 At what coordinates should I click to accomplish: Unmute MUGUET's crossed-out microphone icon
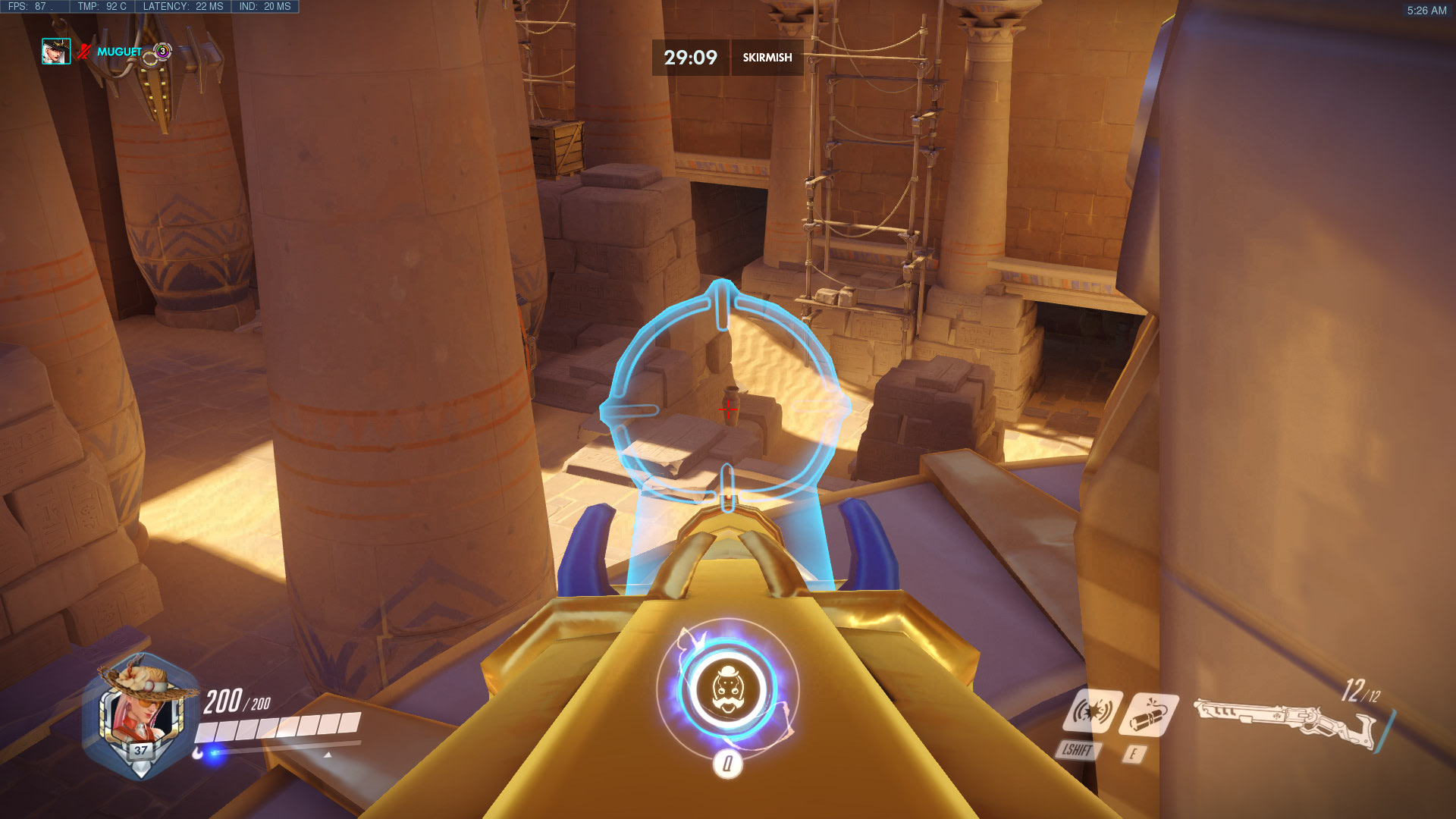pos(83,52)
